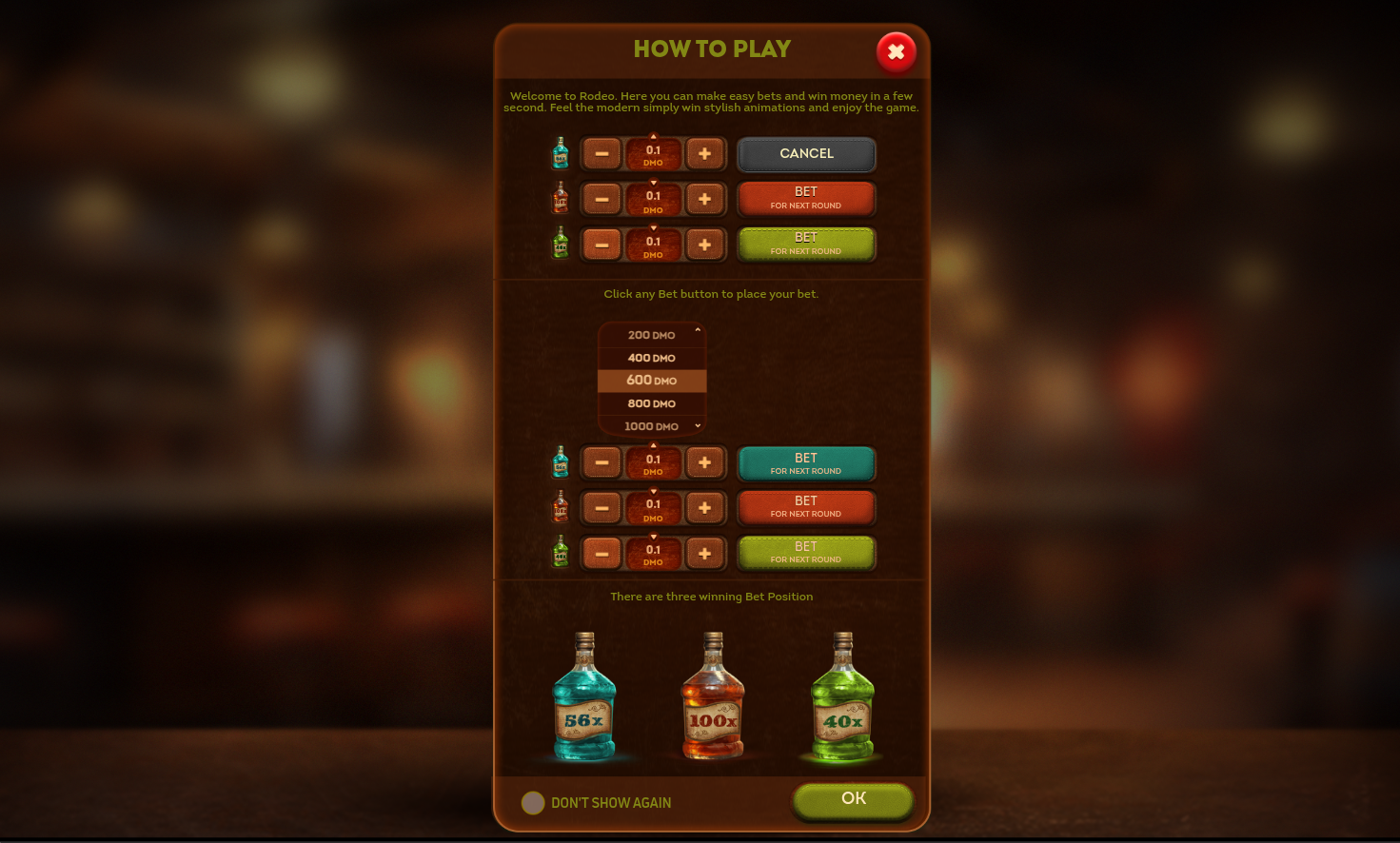The width and height of the screenshot is (1400, 843).
Task: Click the 0.1 DMO bet amount field
Action: 653,153
